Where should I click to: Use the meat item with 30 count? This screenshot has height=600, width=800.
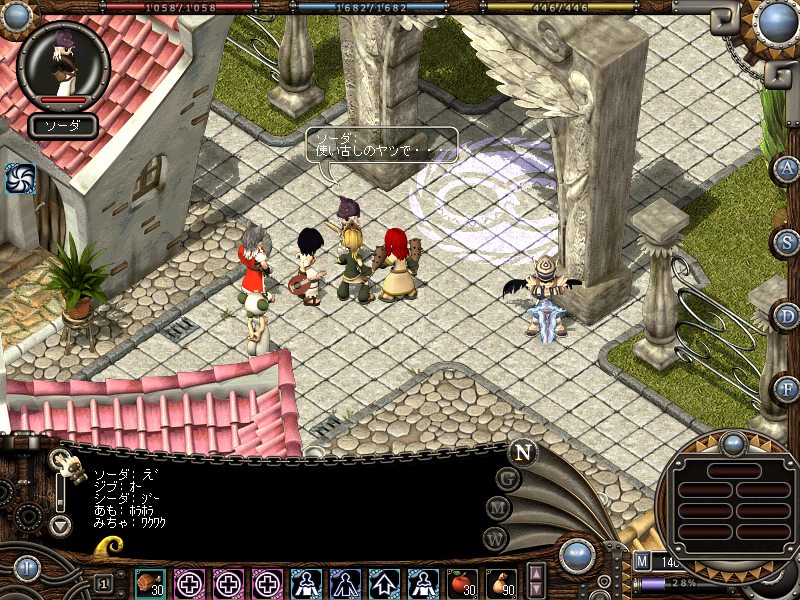coord(151,582)
